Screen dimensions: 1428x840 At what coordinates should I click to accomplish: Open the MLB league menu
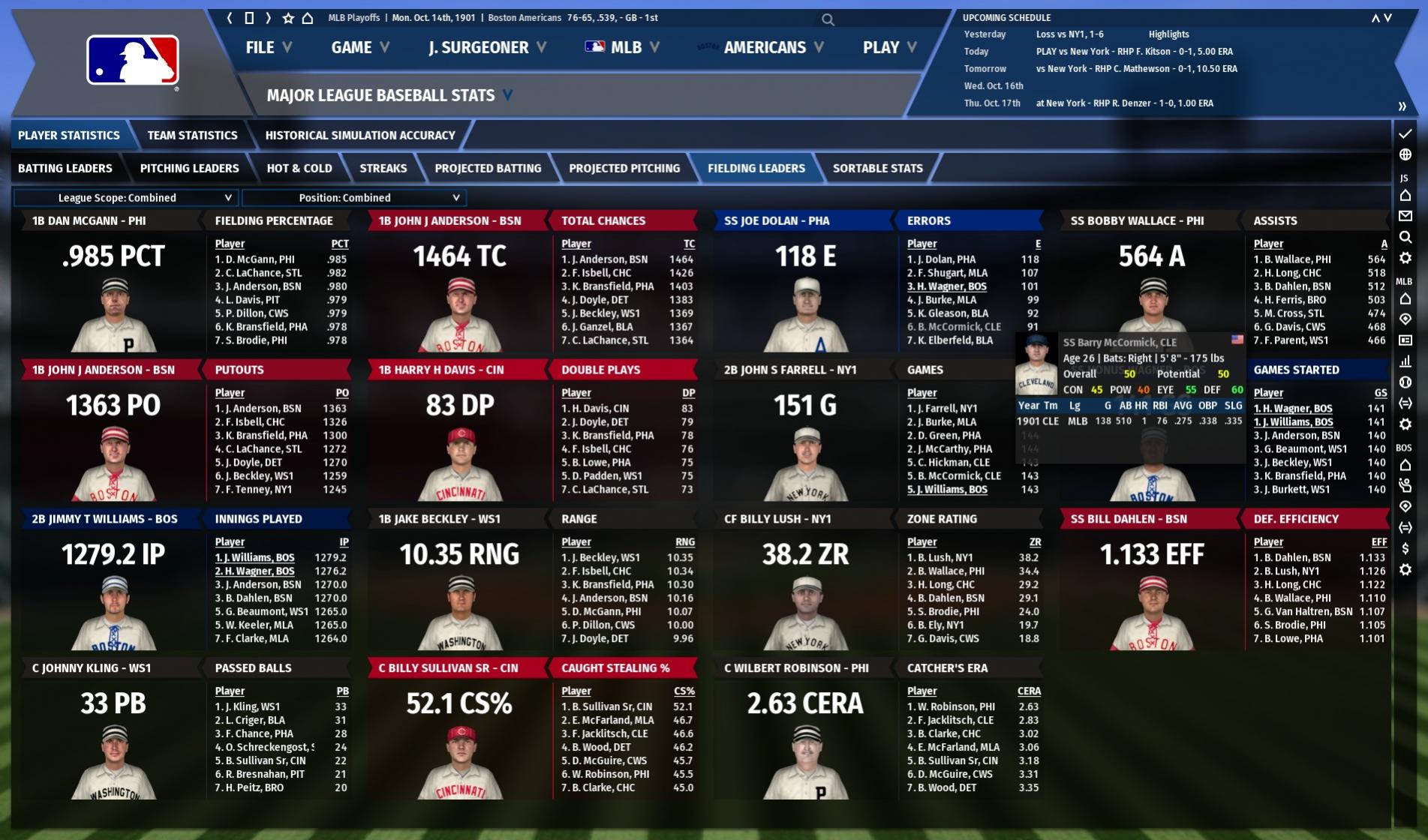[x=622, y=48]
